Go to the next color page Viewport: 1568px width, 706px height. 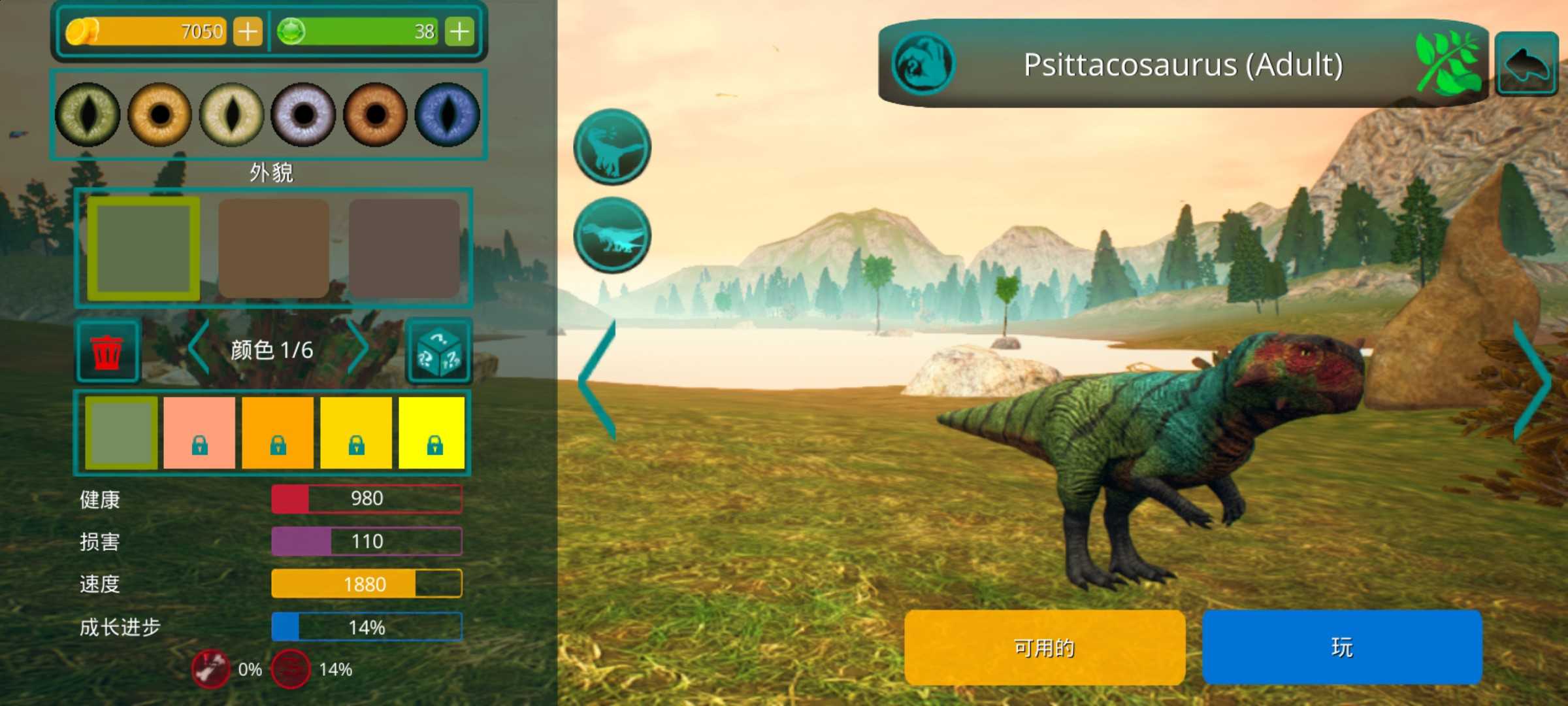coord(359,348)
